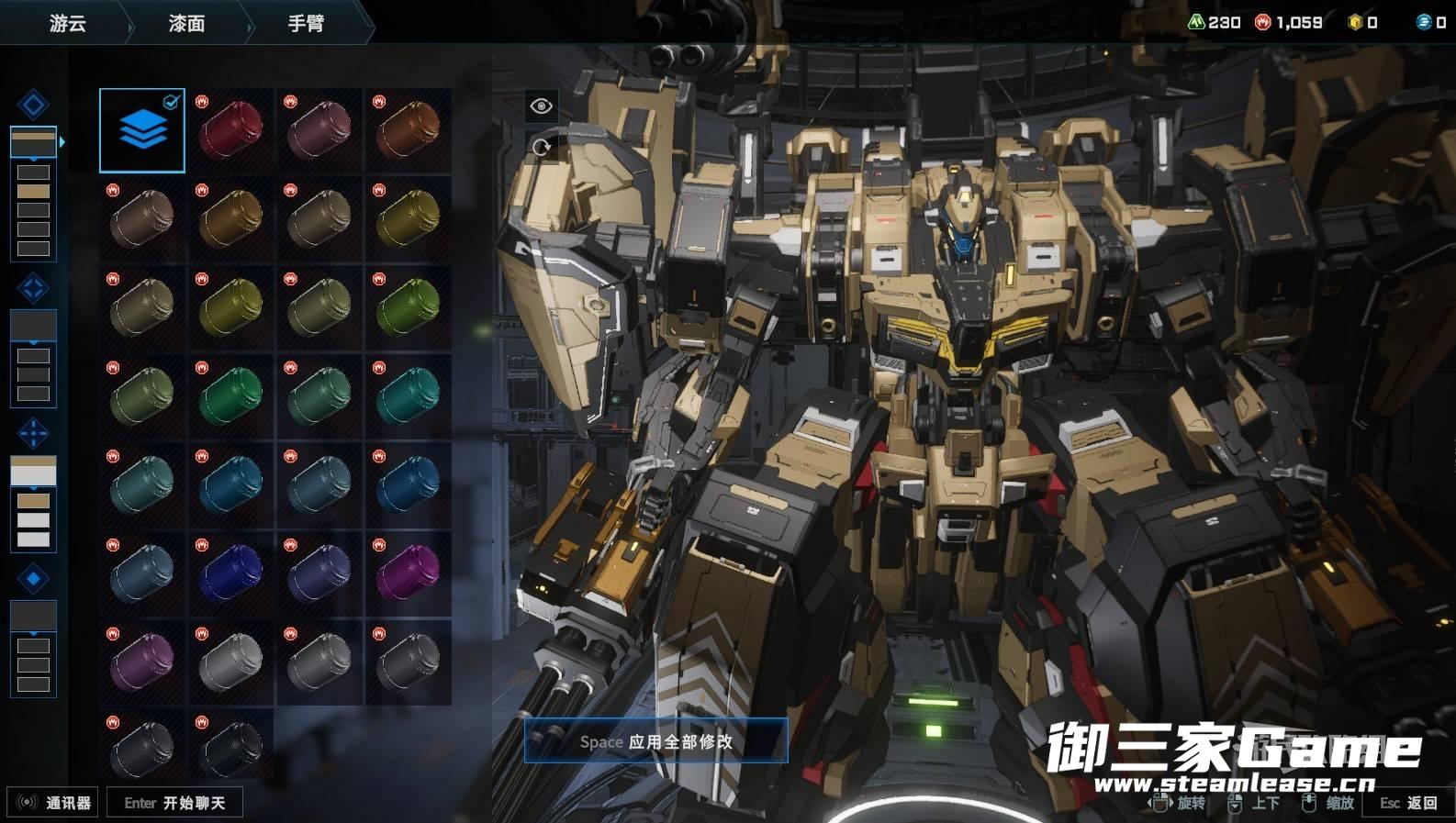This screenshot has height=823, width=1456.
Task: Select the white color slot in left panel
Action: 33,471
